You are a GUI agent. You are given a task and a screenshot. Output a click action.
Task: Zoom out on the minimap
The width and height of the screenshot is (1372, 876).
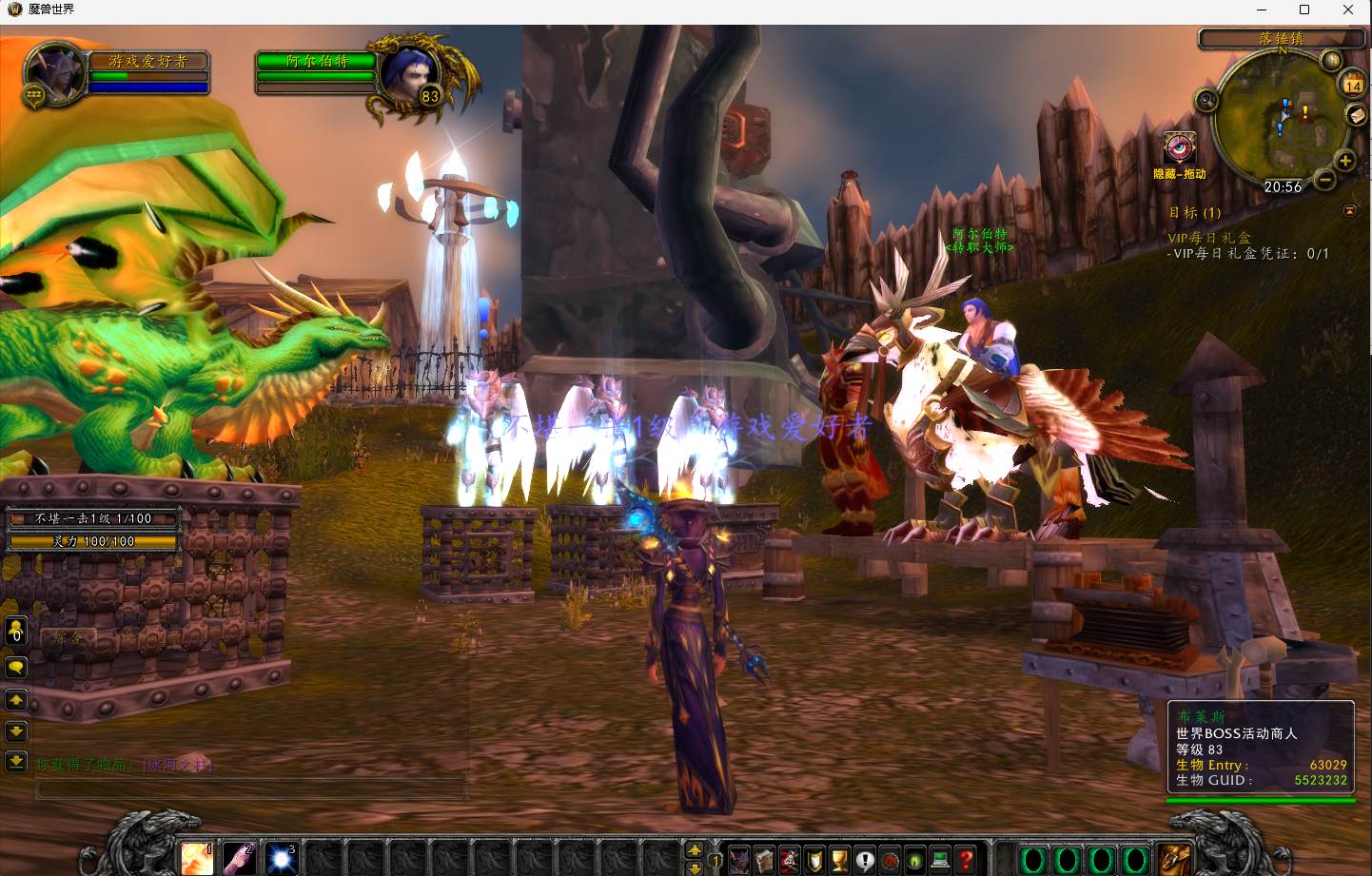1324,179
